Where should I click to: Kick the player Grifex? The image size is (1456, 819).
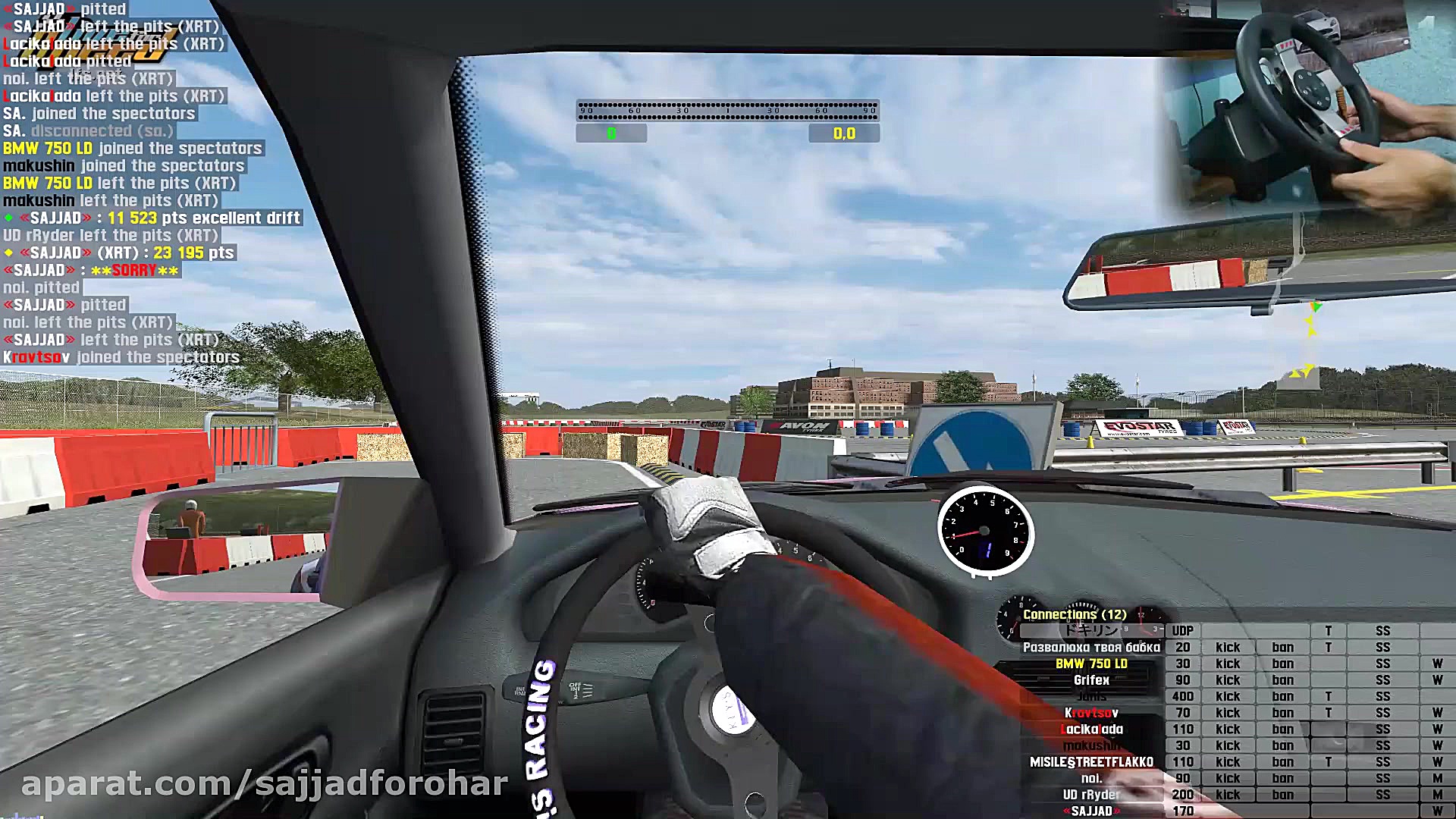[1228, 679]
